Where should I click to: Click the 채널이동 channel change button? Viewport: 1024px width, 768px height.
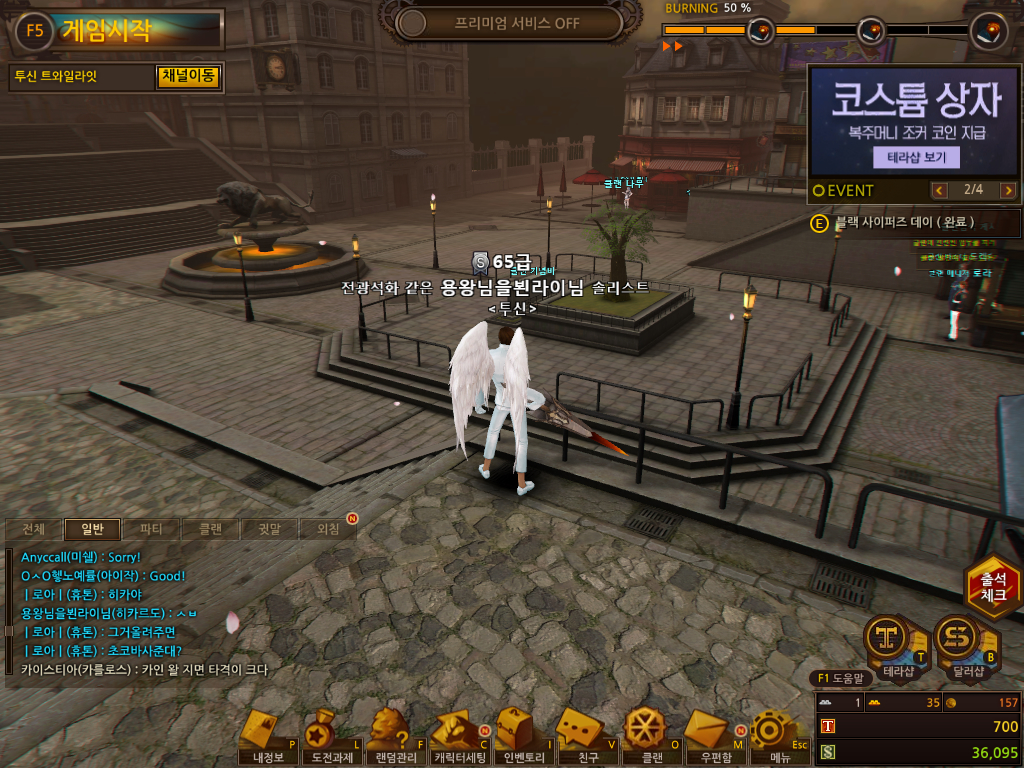pyautogui.click(x=188, y=76)
